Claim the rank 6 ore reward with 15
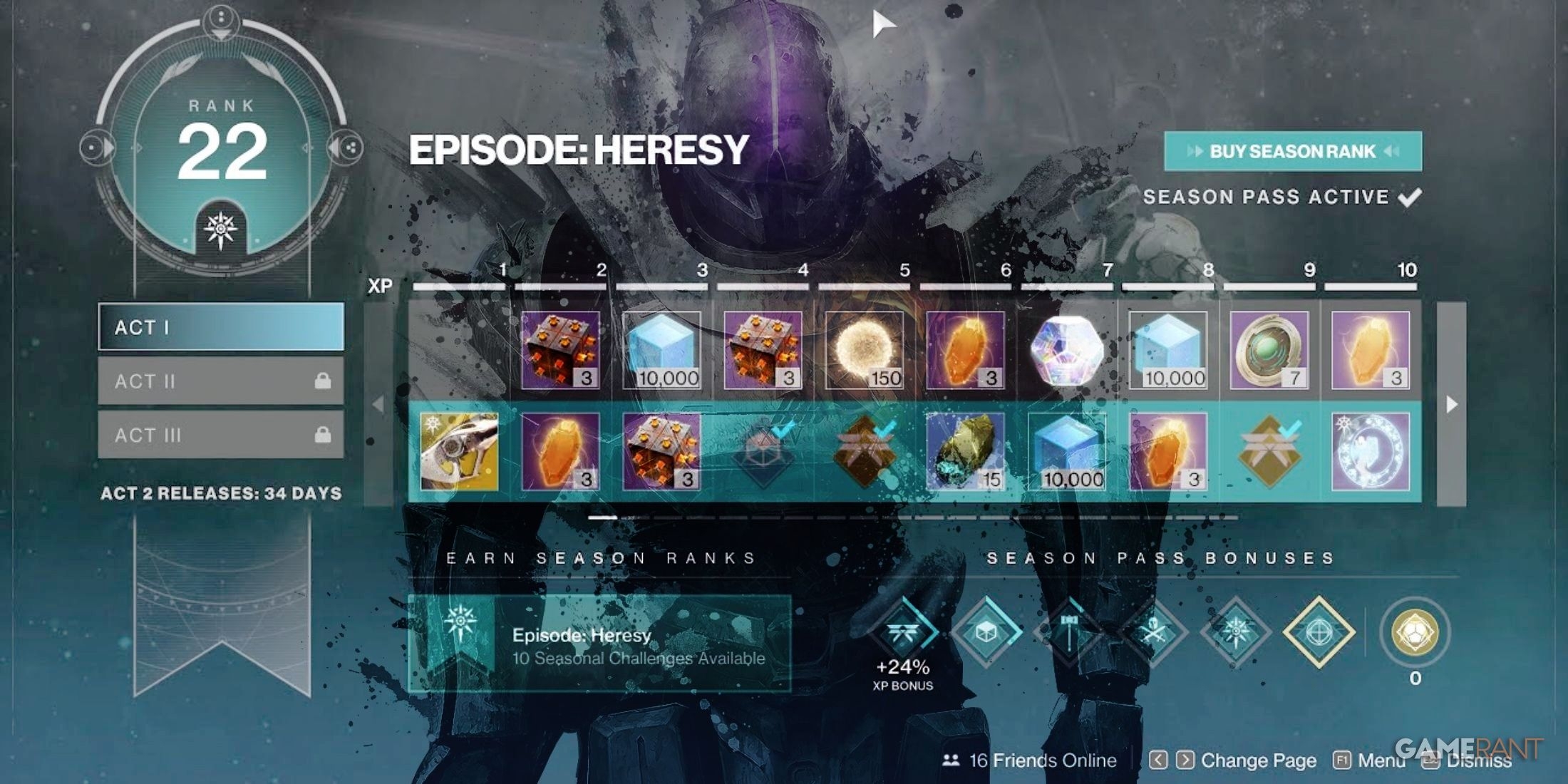This screenshot has width=1568, height=784. point(965,451)
